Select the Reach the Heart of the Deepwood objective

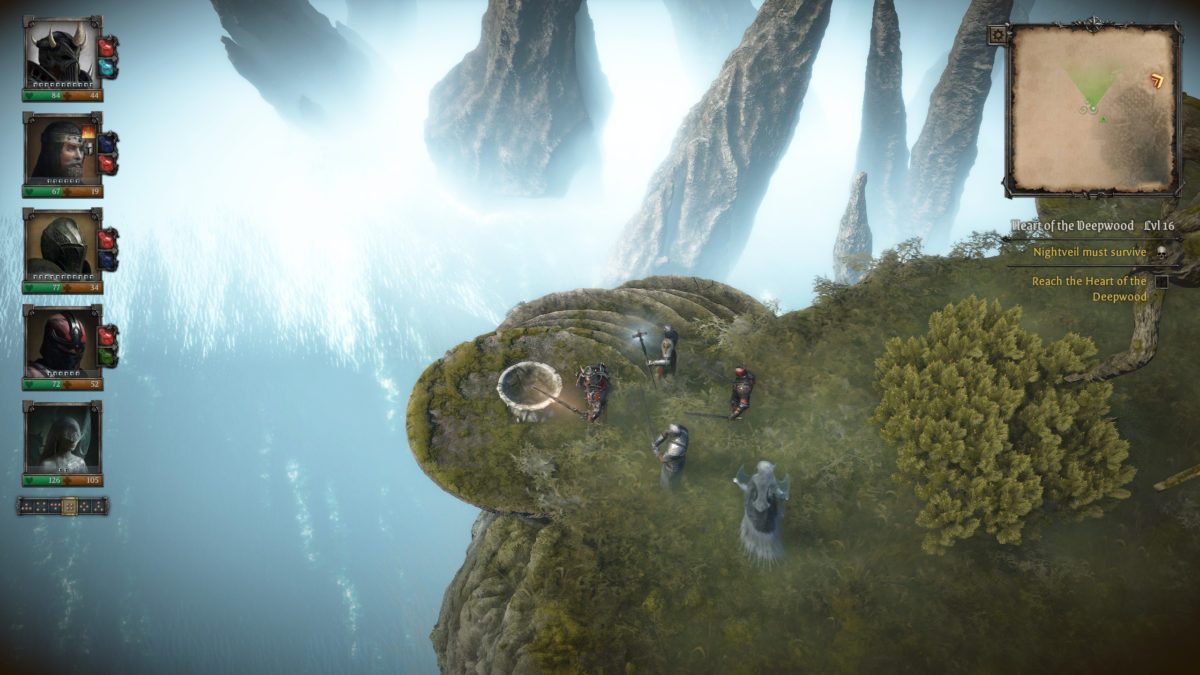[1090, 289]
